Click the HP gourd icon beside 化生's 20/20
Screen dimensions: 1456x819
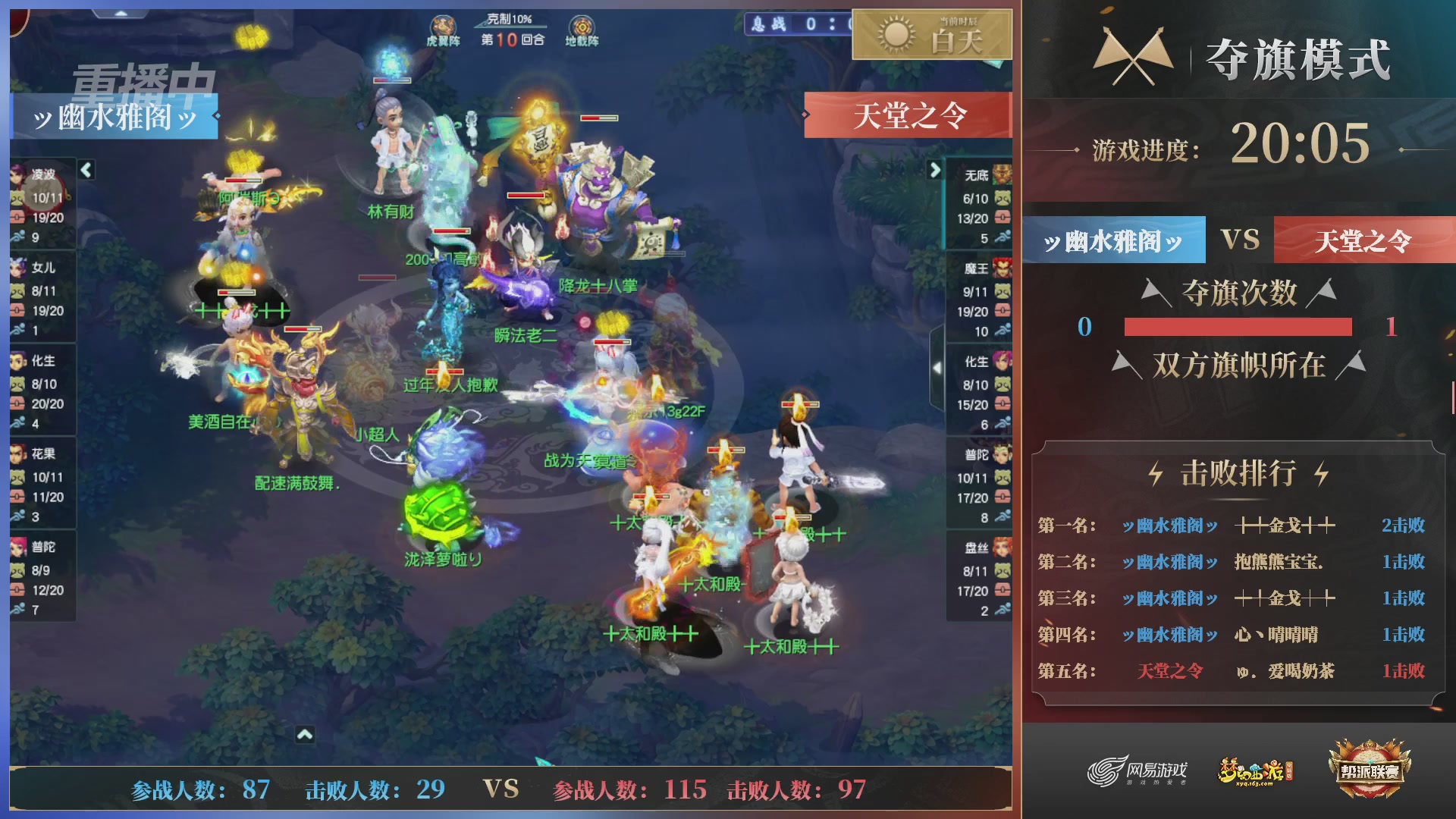click(x=17, y=404)
